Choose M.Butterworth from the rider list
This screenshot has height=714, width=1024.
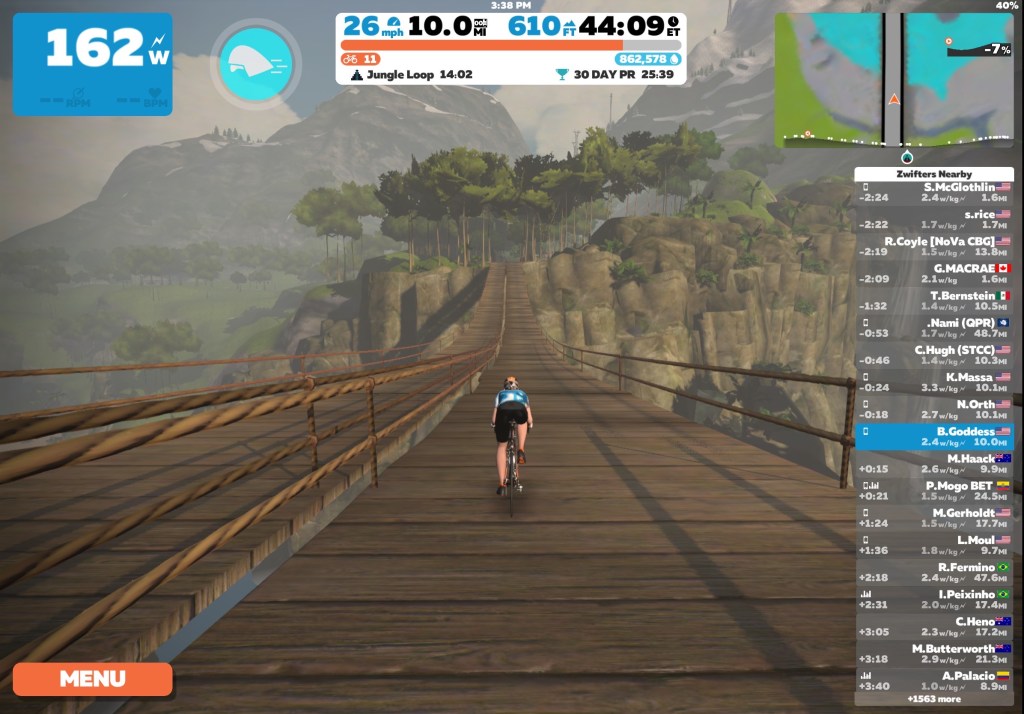tap(934, 653)
